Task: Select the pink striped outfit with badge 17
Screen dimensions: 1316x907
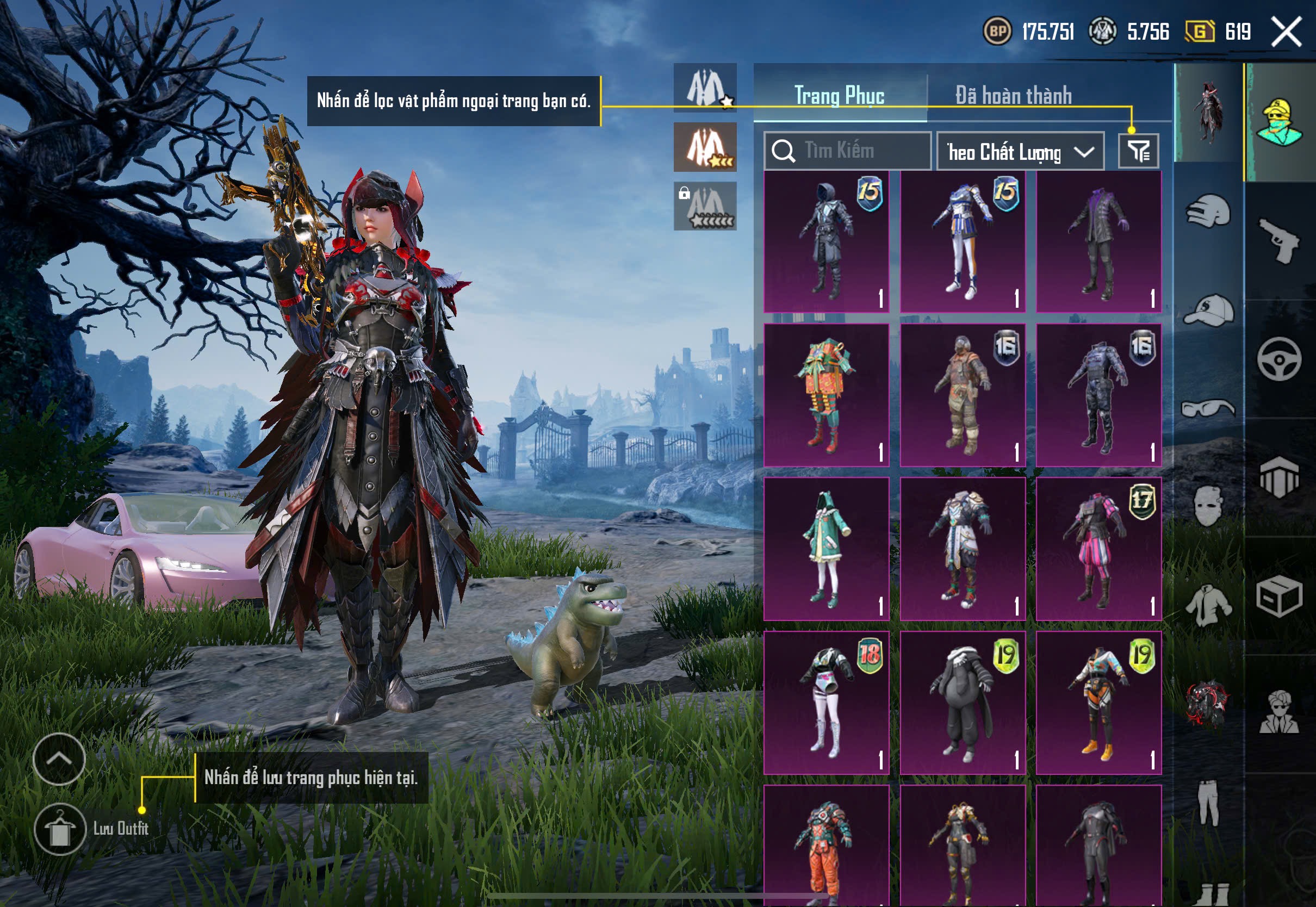Action: click(x=1098, y=549)
